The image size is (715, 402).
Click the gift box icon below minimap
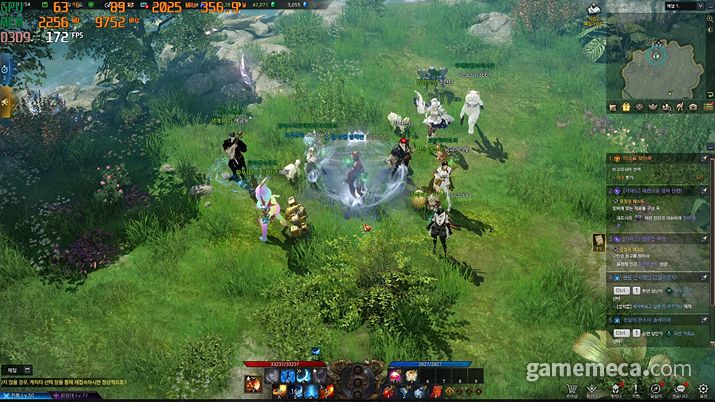(625, 107)
